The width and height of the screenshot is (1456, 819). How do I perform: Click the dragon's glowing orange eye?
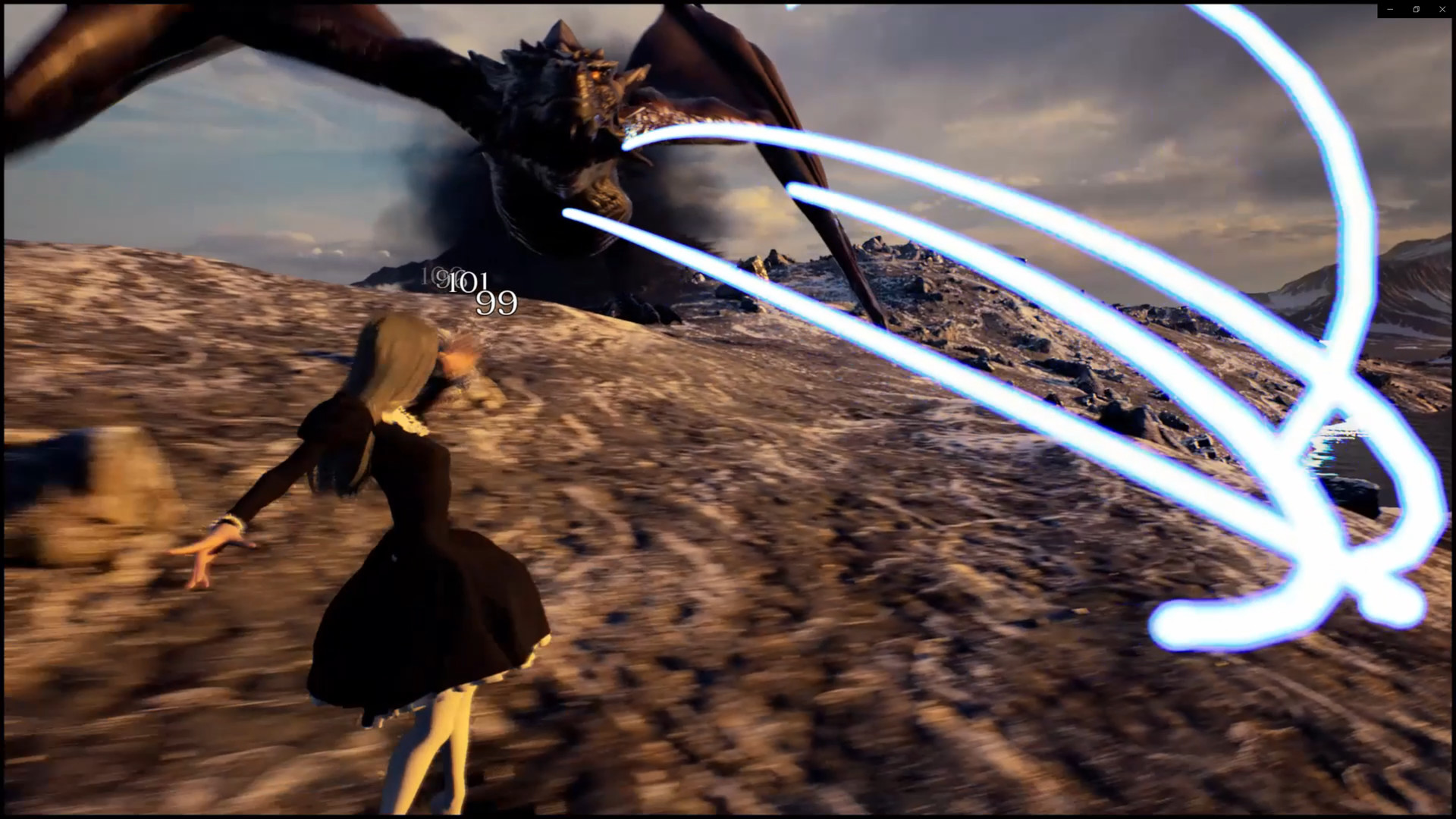595,75
